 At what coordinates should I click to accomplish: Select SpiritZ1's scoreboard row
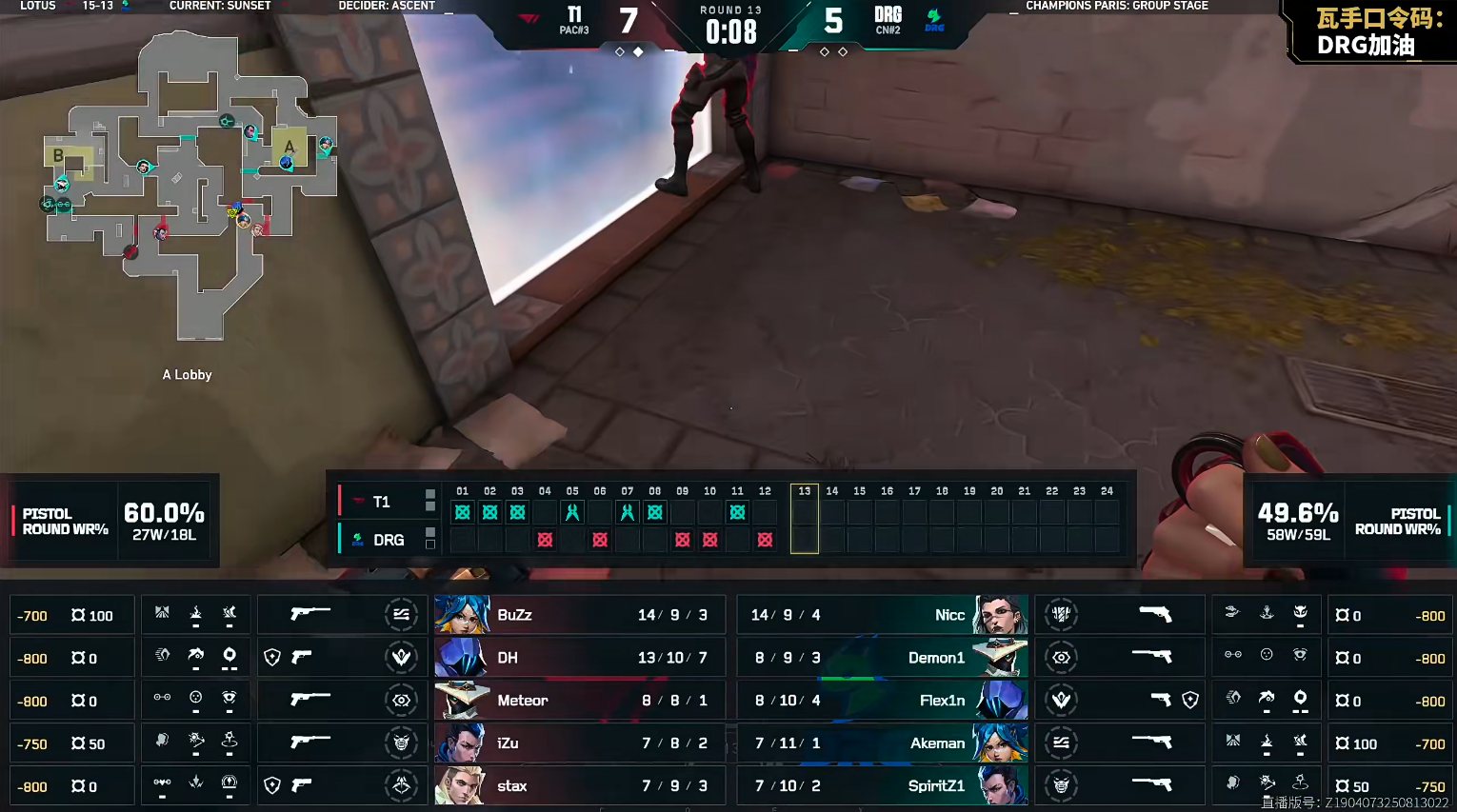pos(882,786)
